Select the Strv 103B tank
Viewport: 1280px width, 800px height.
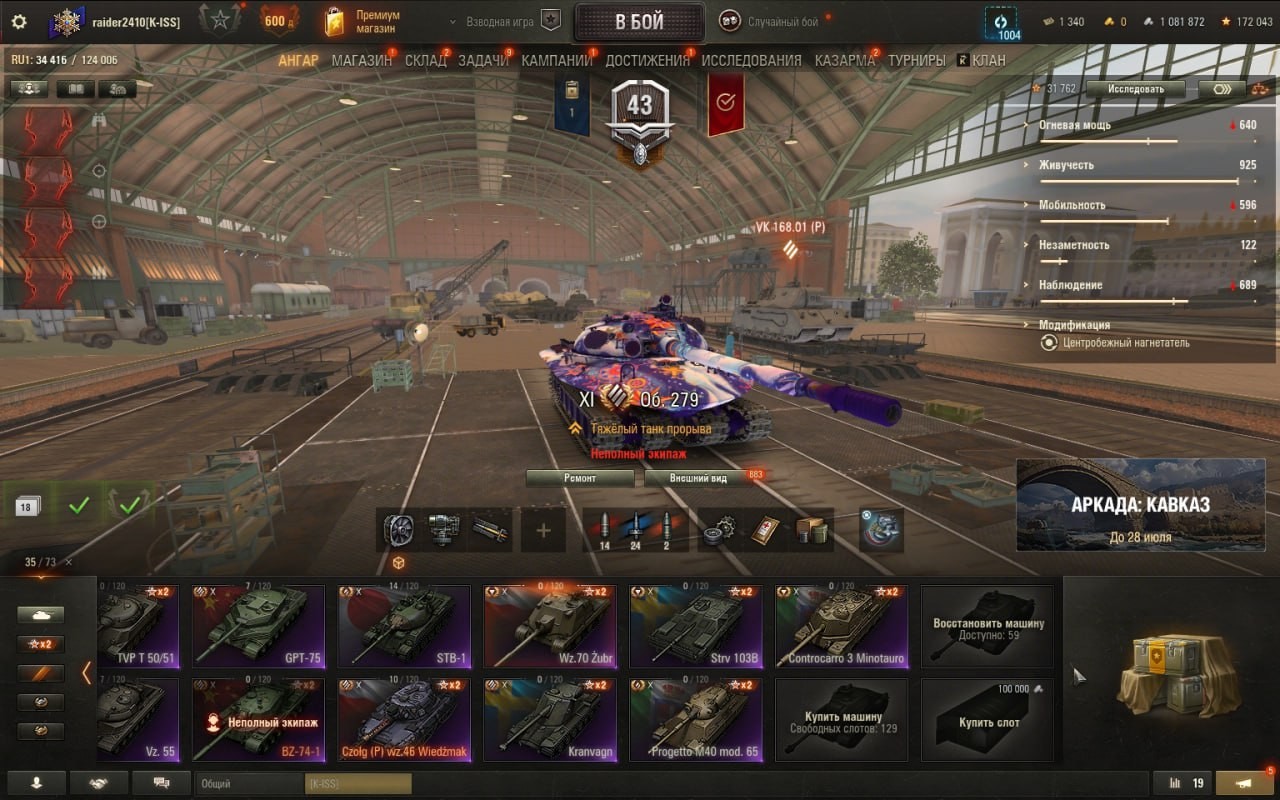[696, 627]
